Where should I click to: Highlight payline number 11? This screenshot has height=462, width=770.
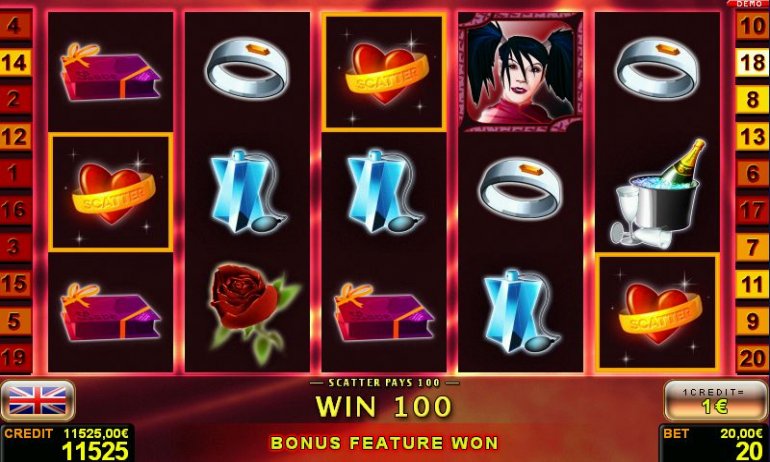tap(752, 284)
